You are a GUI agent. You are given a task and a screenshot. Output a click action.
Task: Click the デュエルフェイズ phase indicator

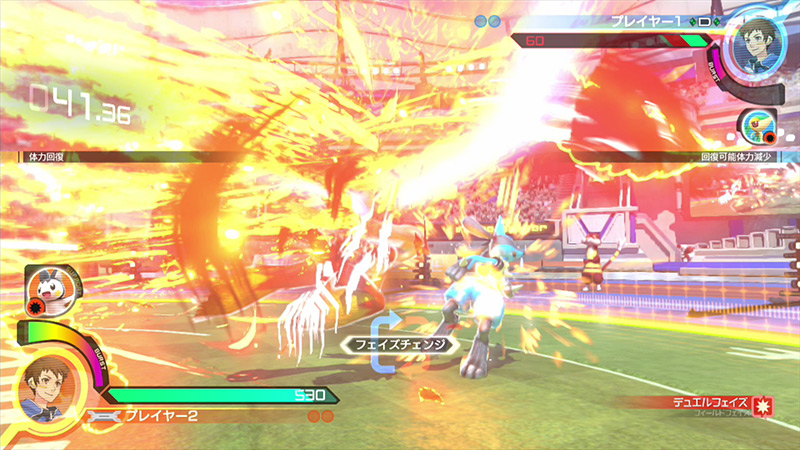click(x=714, y=405)
